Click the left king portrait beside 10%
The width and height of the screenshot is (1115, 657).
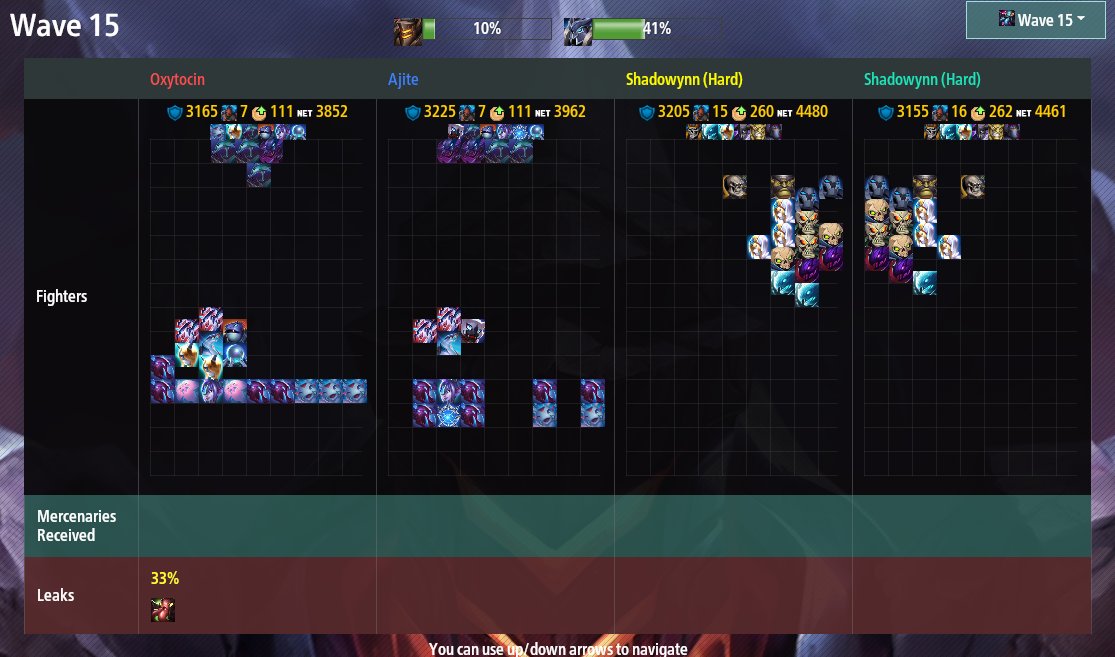pyautogui.click(x=407, y=31)
